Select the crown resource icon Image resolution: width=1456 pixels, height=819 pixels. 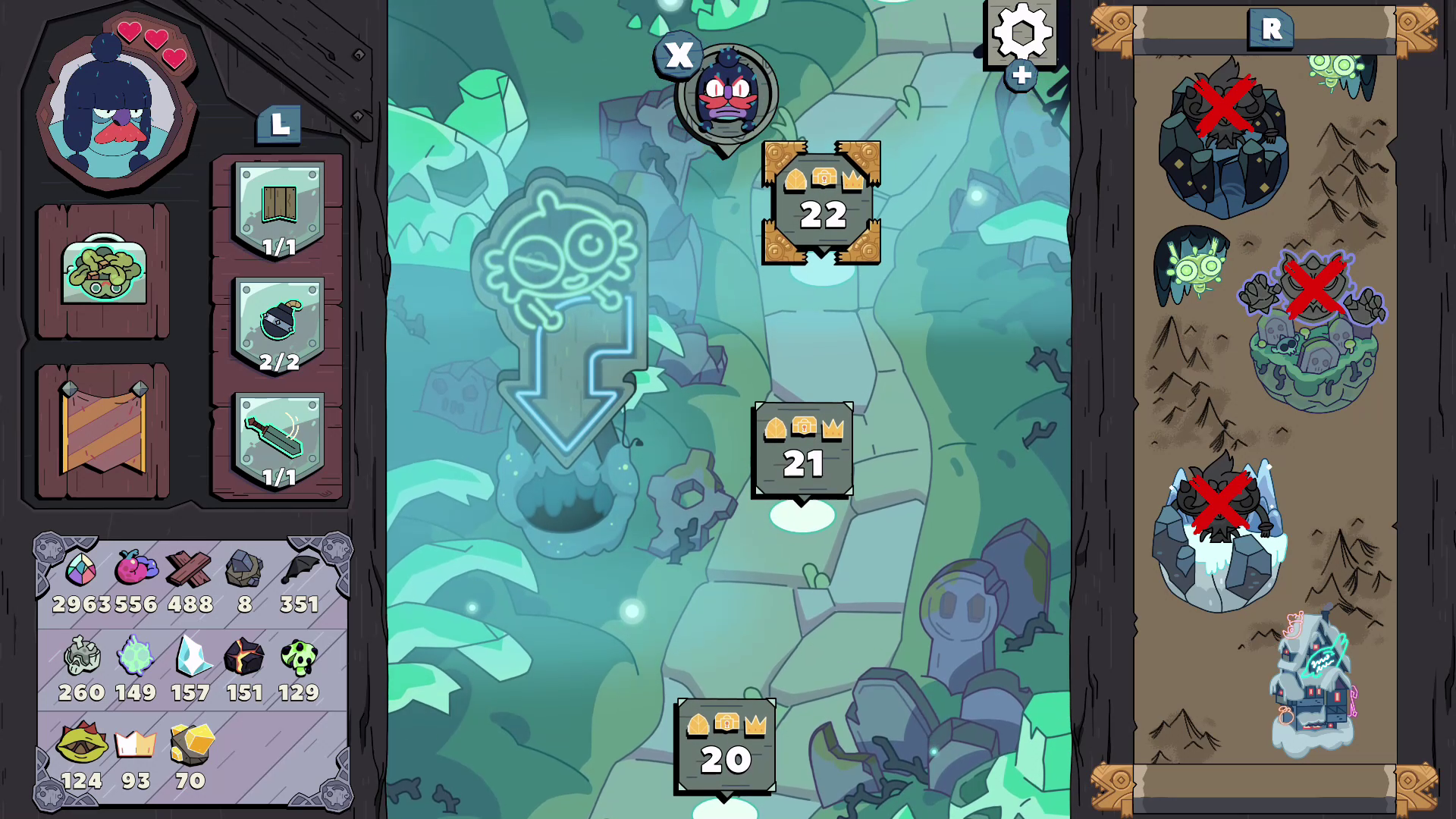(135, 744)
